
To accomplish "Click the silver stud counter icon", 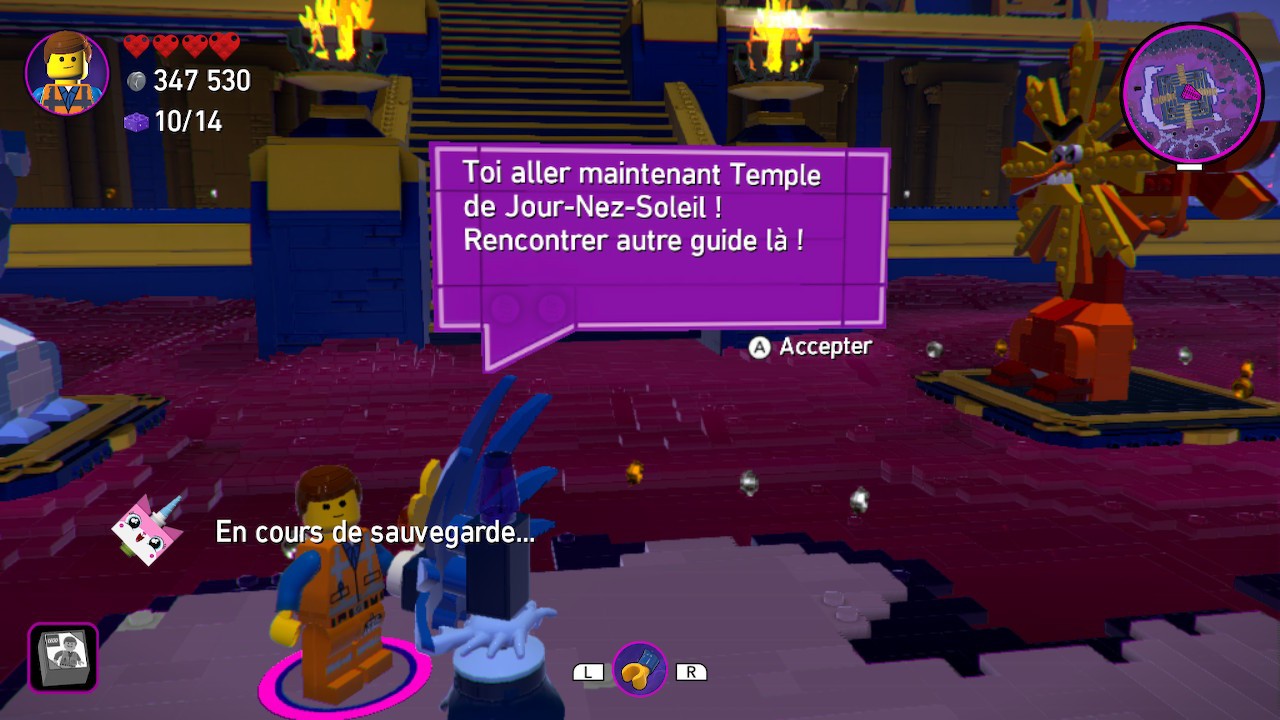I will [136, 82].
